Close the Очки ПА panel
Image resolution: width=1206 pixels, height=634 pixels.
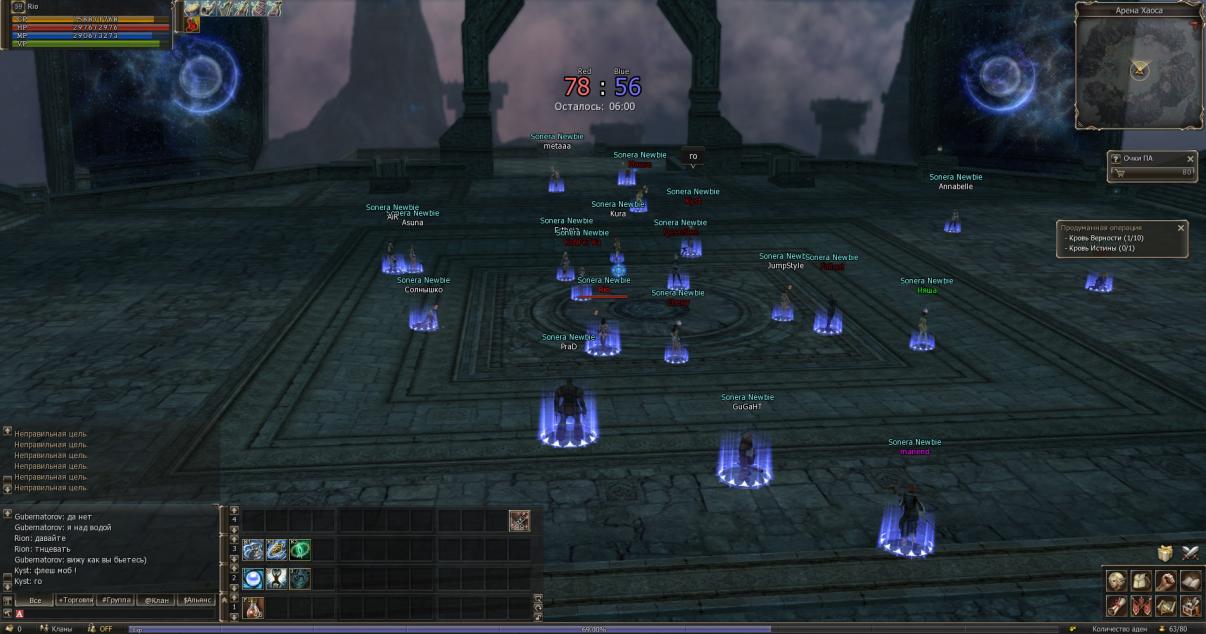(x=1190, y=159)
